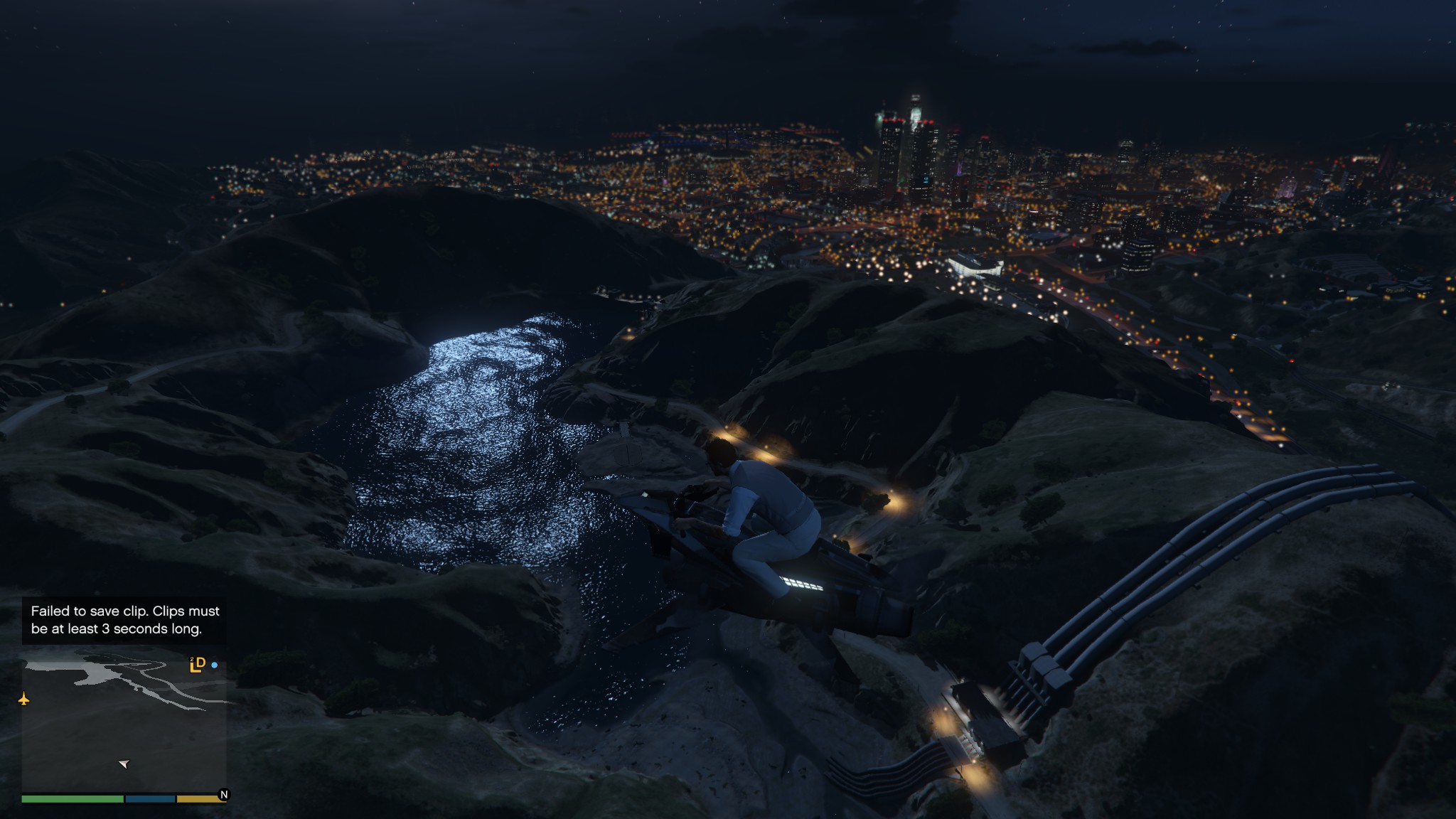Click the N north compass indicator
Viewport: 1456px width, 819px height.
(x=224, y=795)
